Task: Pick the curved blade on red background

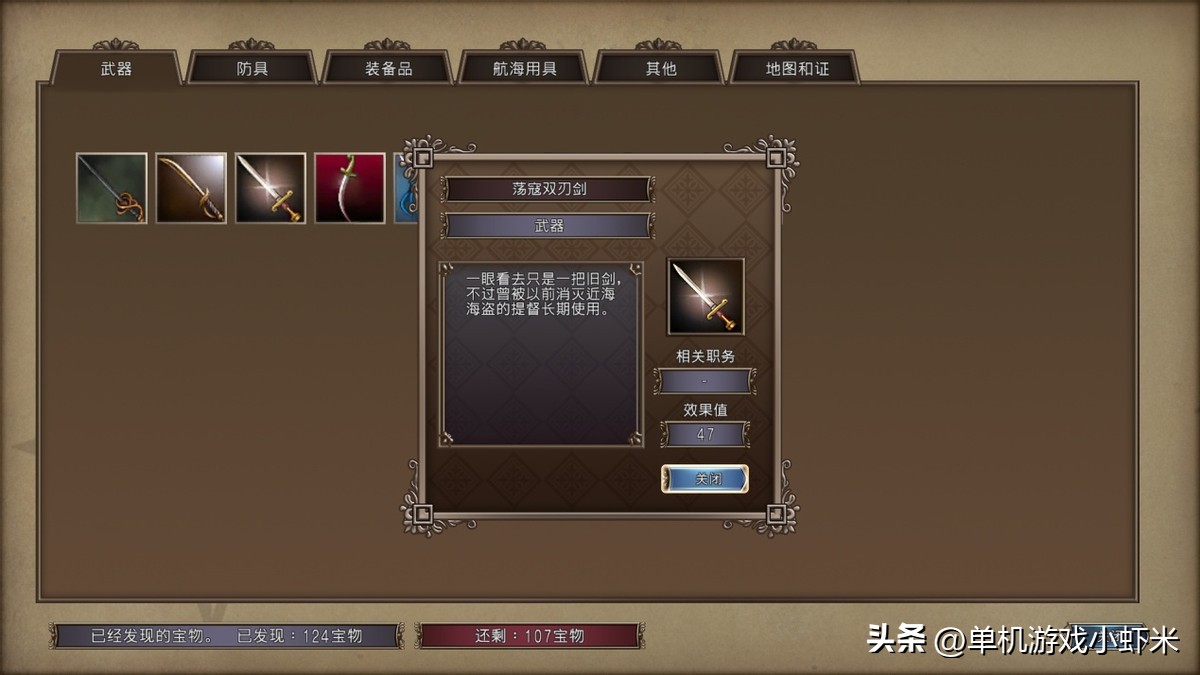Action: (x=350, y=188)
